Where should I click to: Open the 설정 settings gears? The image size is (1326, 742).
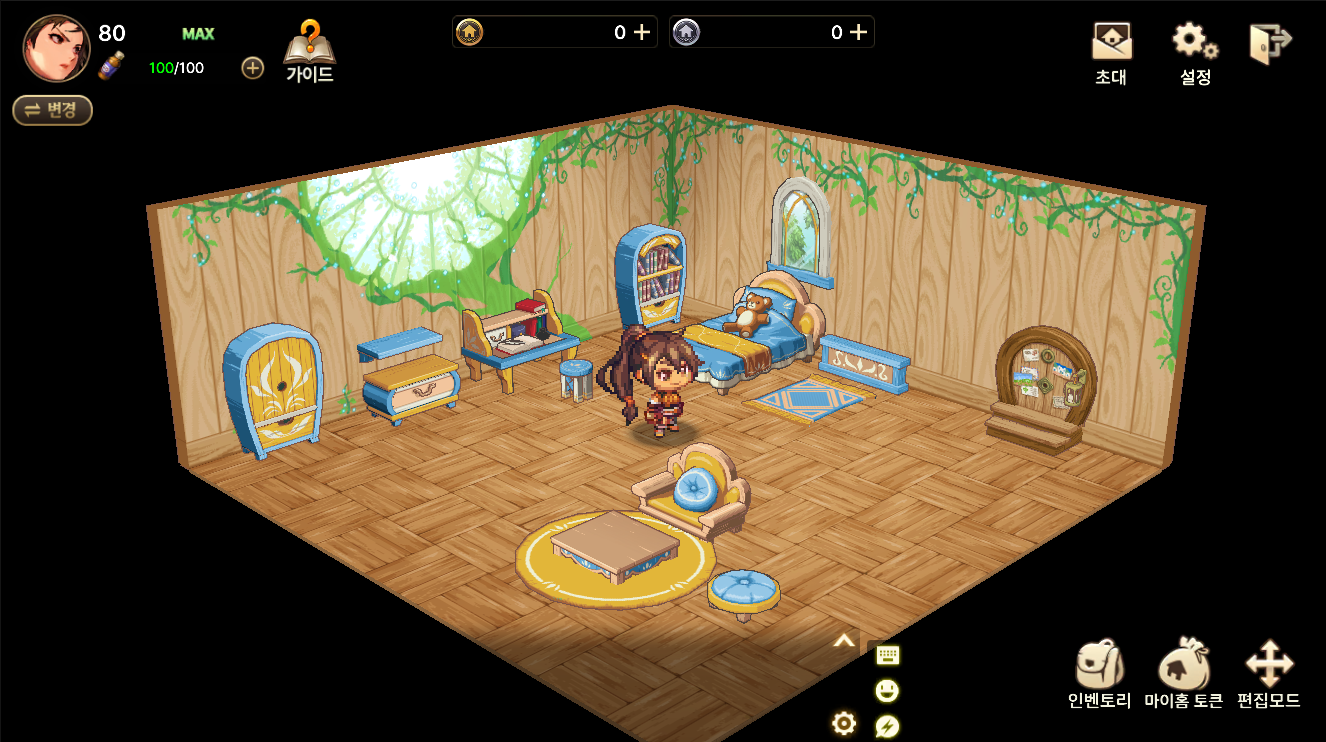click(1195, 52)
